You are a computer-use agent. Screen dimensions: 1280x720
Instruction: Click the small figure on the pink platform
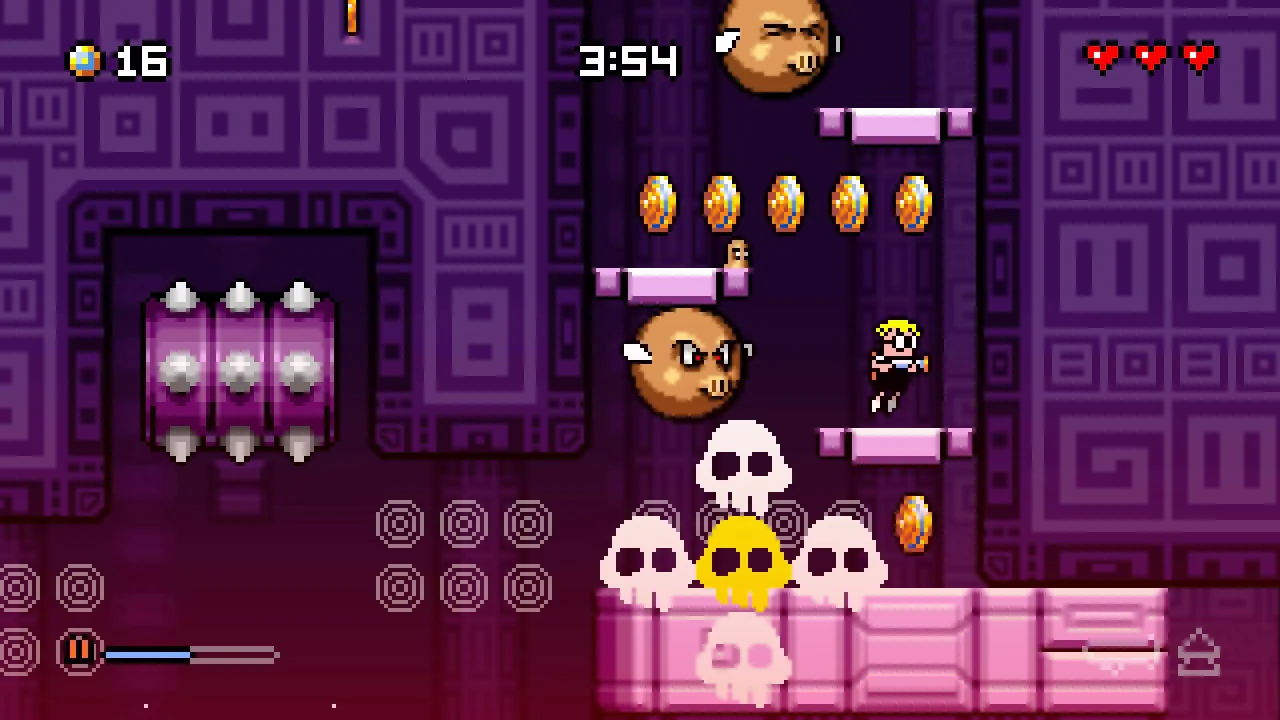pyautogui.click(x=737, y=255)
